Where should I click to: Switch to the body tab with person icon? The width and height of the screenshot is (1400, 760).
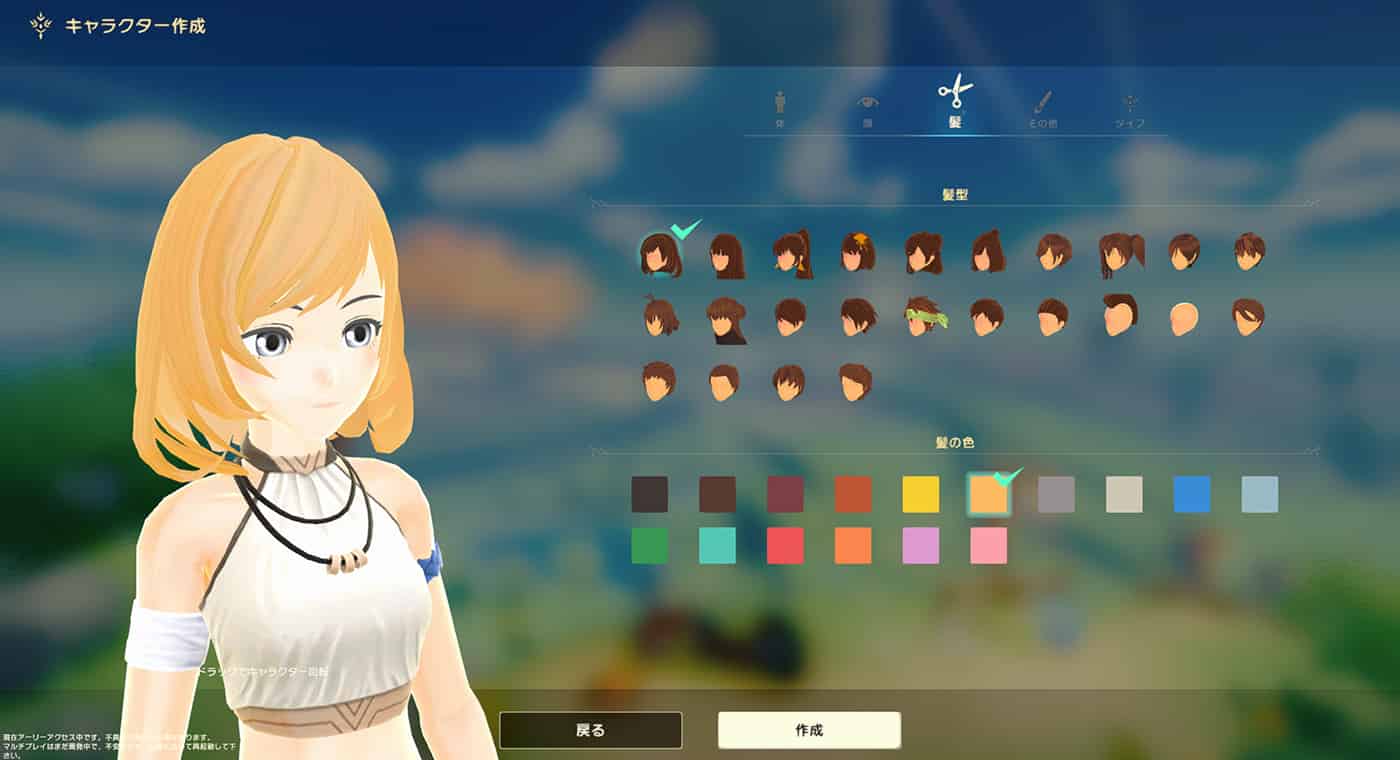780,108
